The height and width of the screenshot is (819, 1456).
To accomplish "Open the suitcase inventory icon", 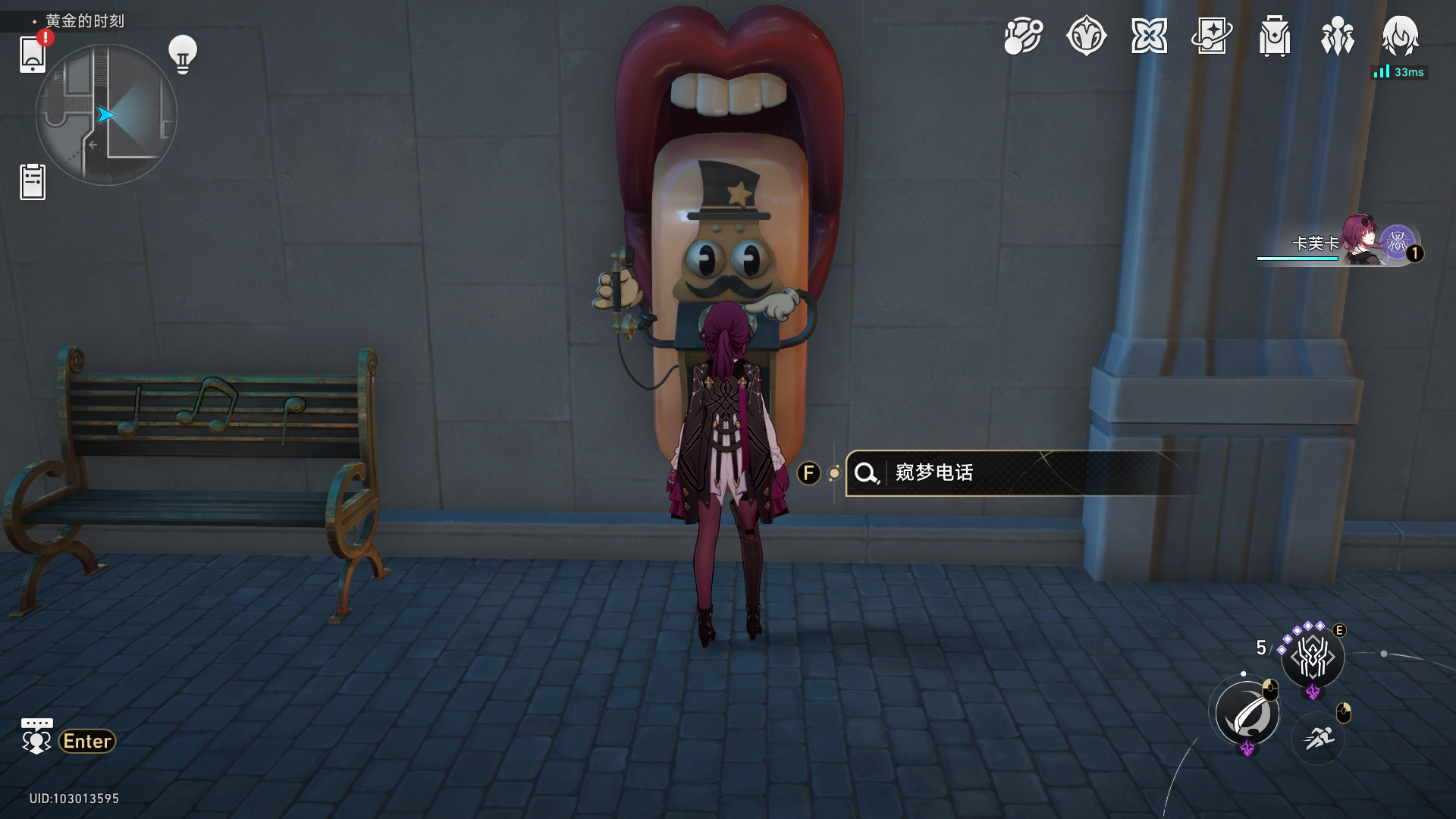I will click(x=1275, y=36).
